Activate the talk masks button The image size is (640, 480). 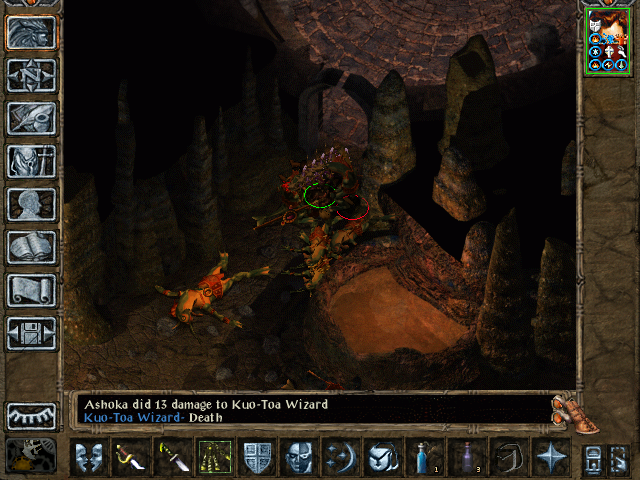pyautogui.click(x=89, y=458)
